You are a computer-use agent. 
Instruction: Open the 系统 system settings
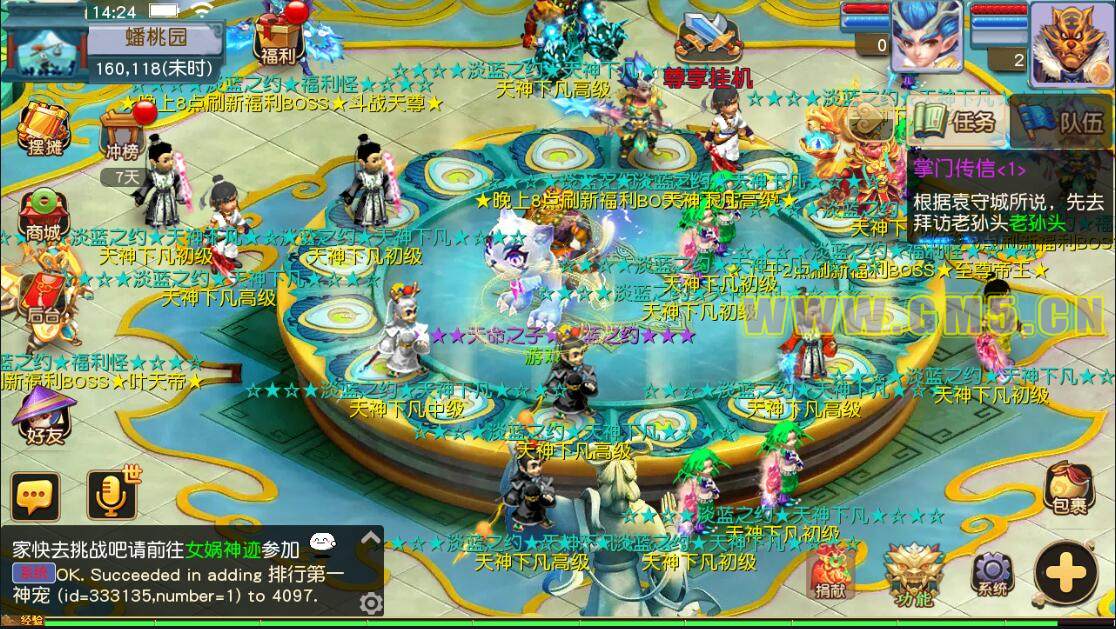tap(992, 573)
